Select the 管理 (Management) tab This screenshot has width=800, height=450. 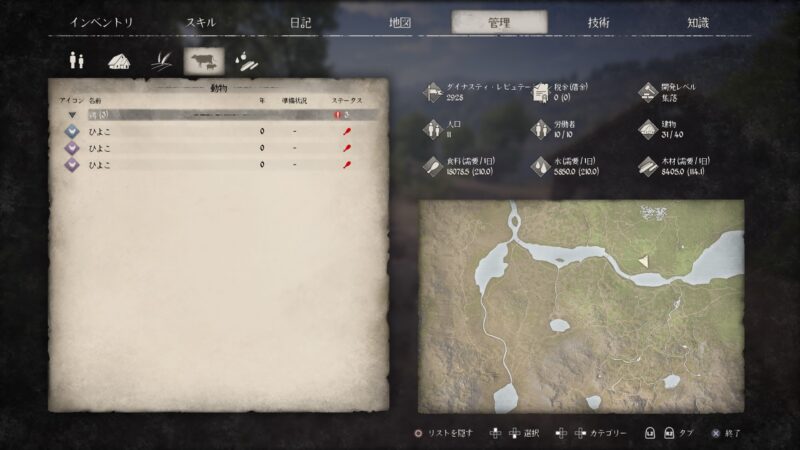tap(499, 22)
